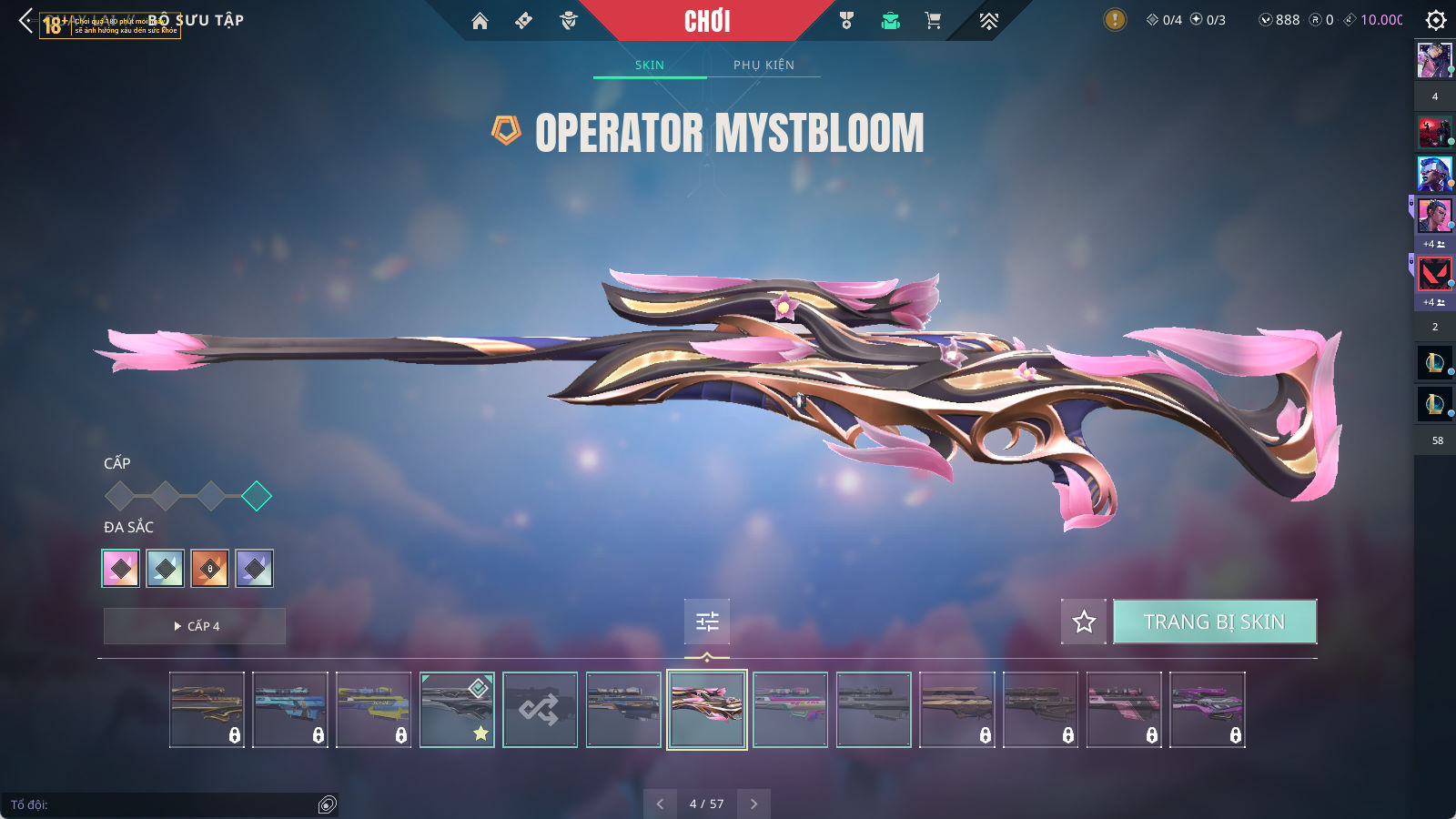Select the random shuffle skin tile
The width and height of the screenshot is (1456, 819).
tap(540, 710)
